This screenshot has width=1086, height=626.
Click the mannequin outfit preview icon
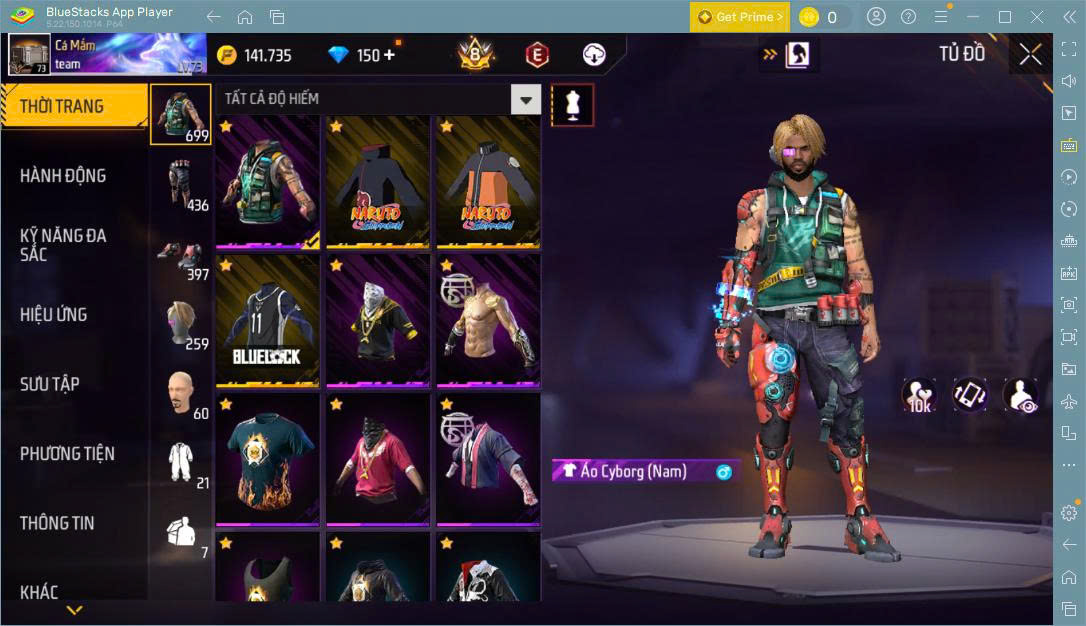coord(573,104)
